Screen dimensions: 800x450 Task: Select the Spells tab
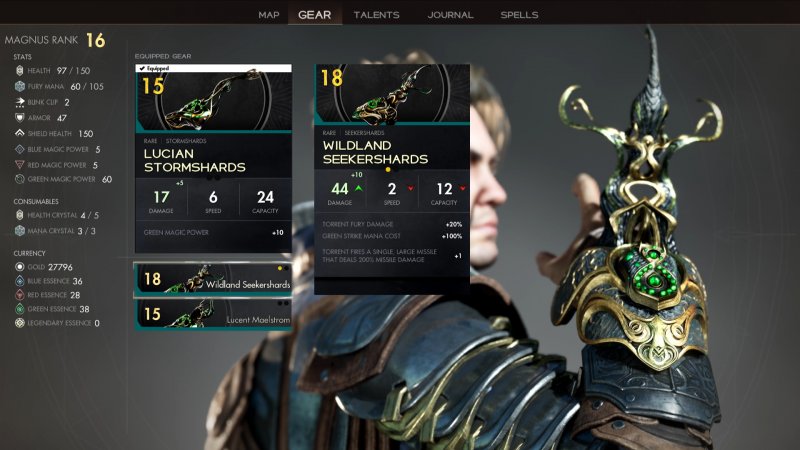(x=519, y=15)
